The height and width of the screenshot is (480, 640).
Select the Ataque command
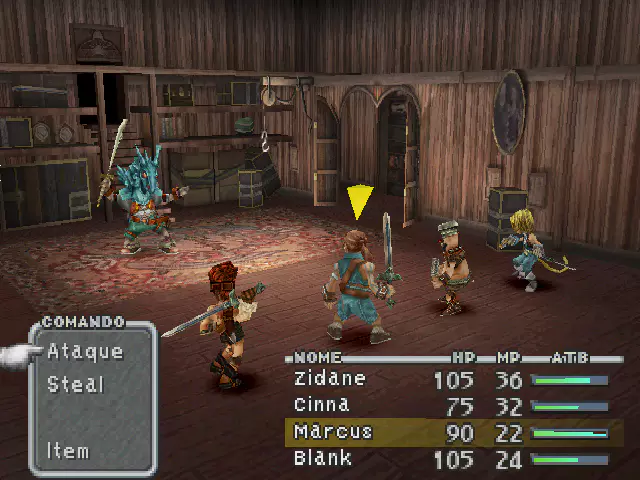click(85, 352)
